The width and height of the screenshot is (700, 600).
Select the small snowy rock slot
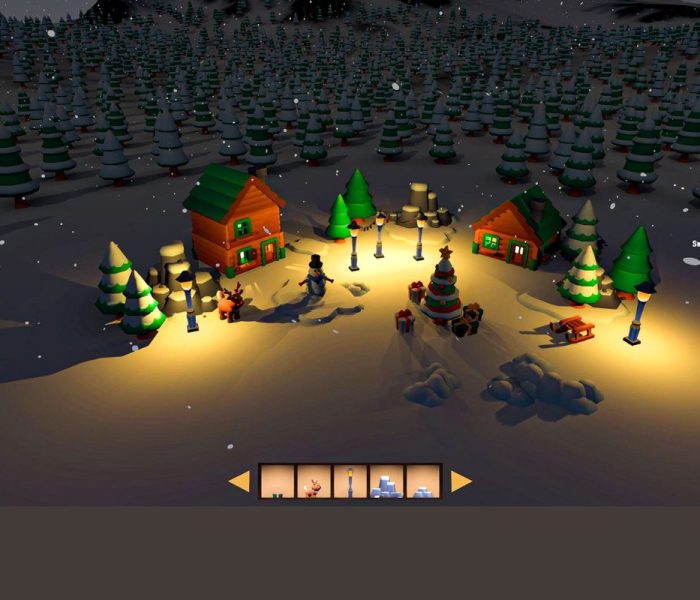(x=423, y=481)
